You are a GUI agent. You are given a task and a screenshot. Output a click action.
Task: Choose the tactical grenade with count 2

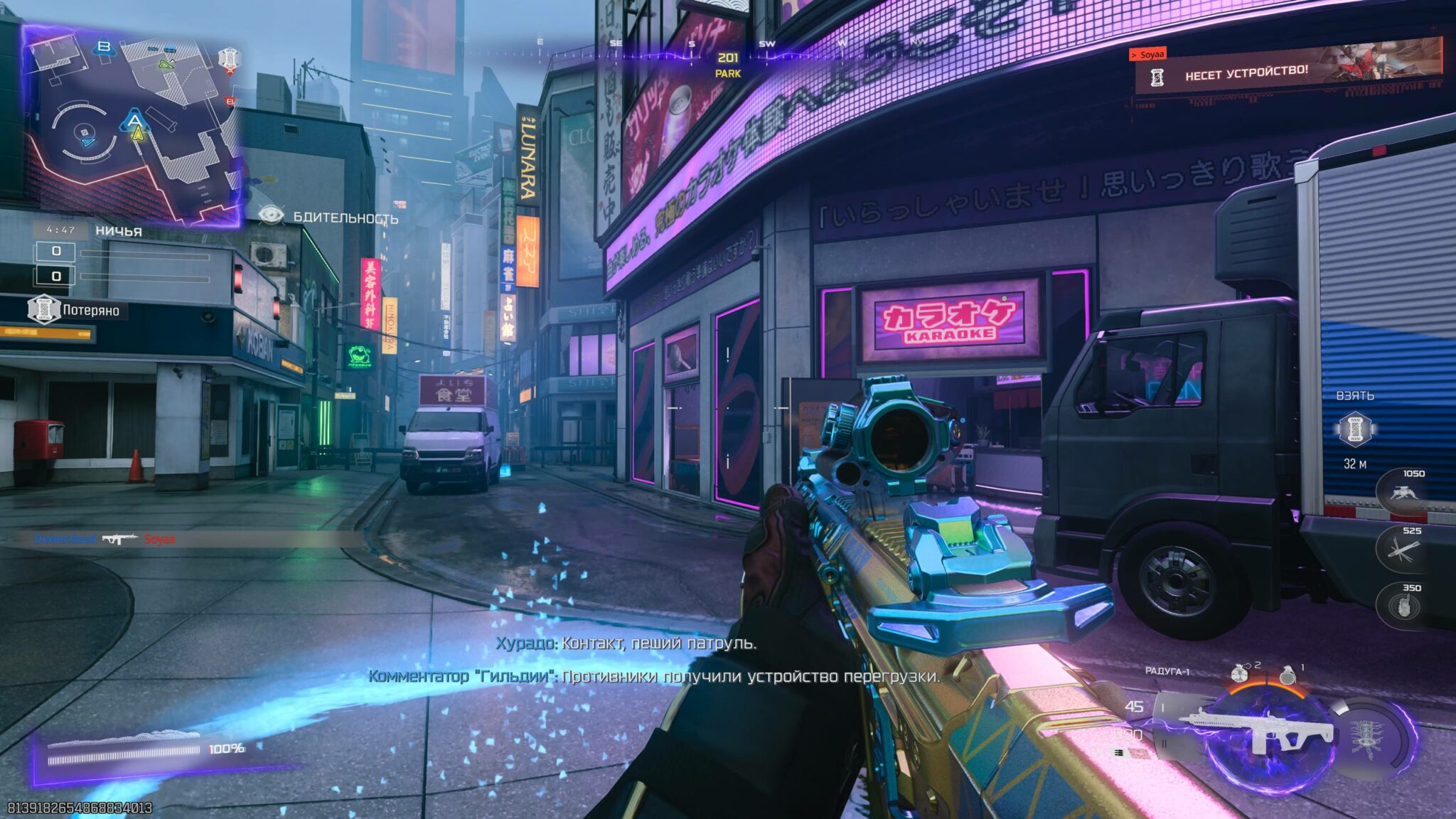pos(1241,672)
